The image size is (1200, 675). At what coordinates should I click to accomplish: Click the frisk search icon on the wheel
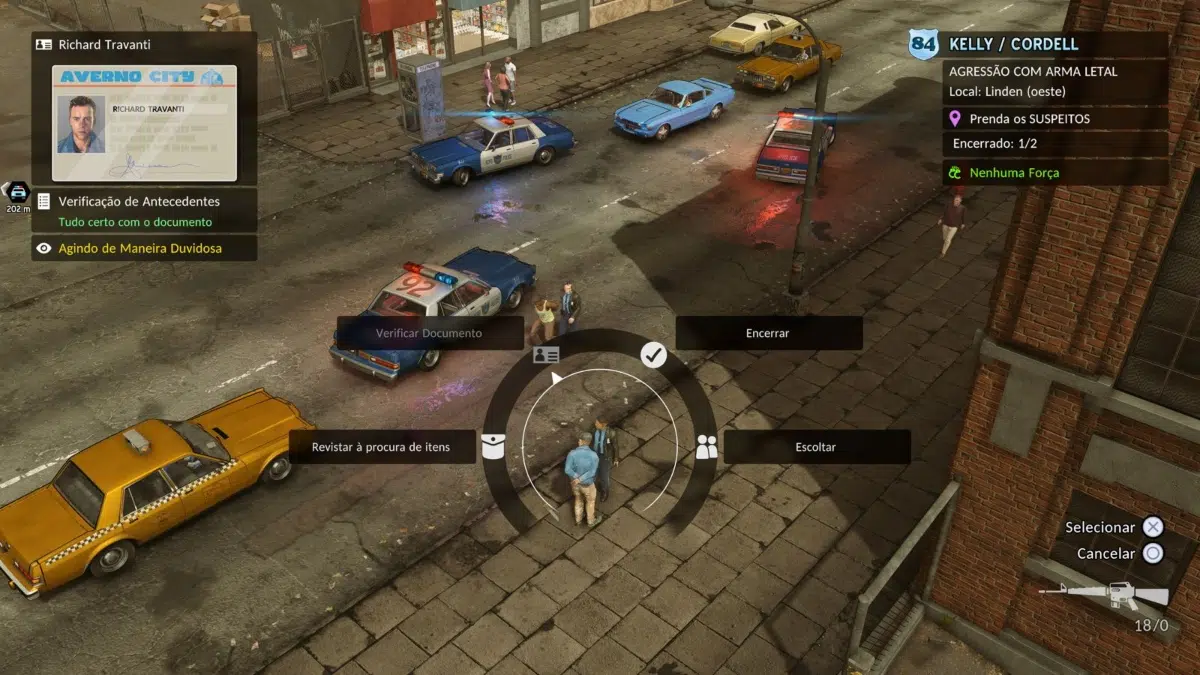(x=492, y=447)
